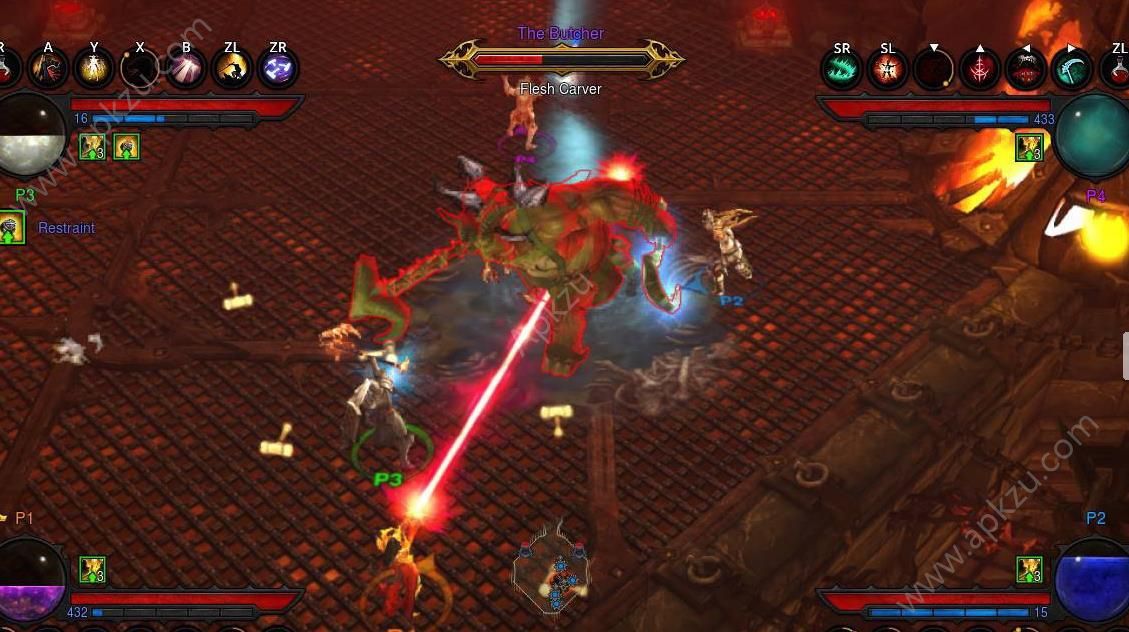
Task: Use the white light-burst skill
Action: click(186, 69)
